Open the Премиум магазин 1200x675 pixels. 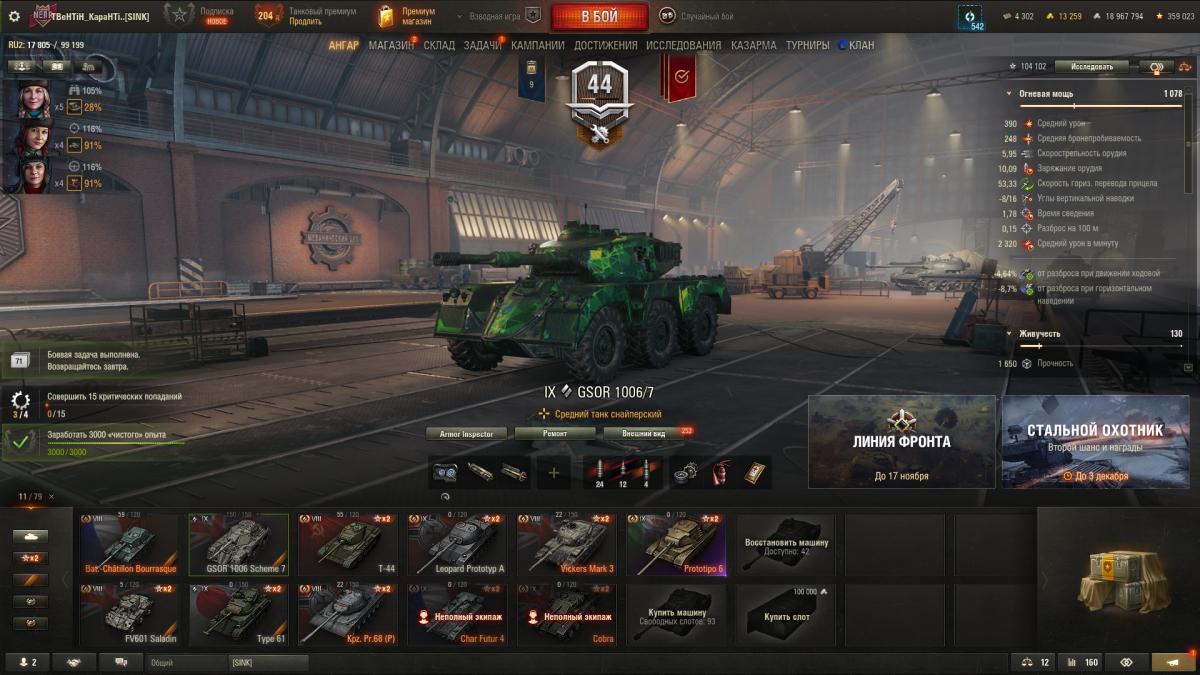[x=407, y=16]
